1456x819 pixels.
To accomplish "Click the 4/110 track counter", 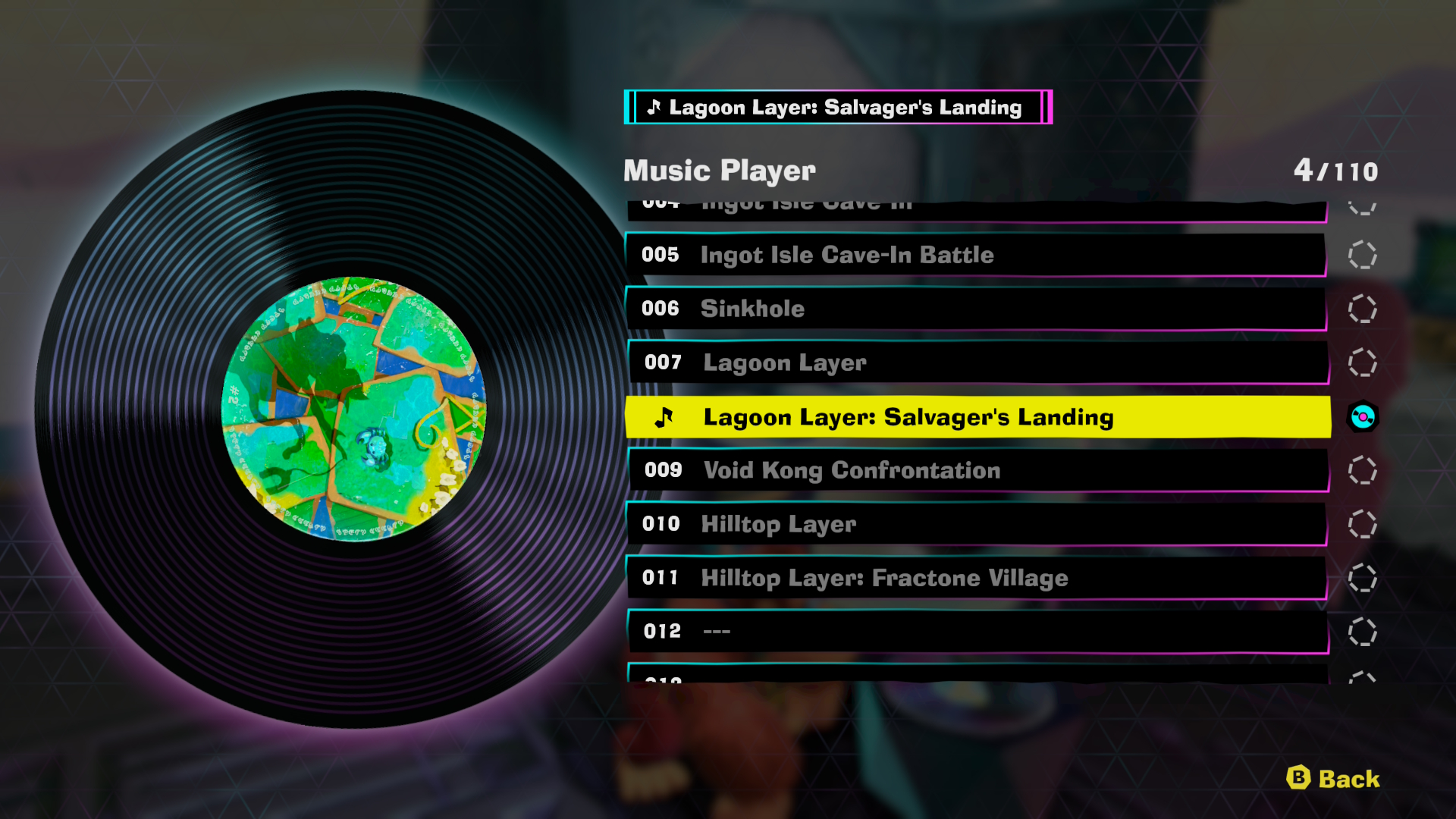I will tap(1338, 170).
